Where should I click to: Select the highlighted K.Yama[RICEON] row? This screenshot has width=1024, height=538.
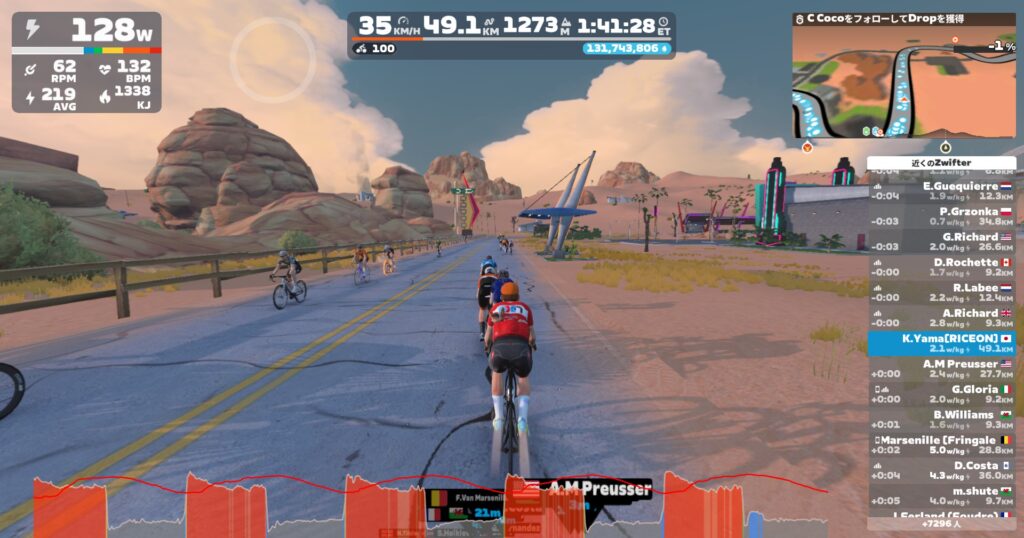click(x=942, y=343)
